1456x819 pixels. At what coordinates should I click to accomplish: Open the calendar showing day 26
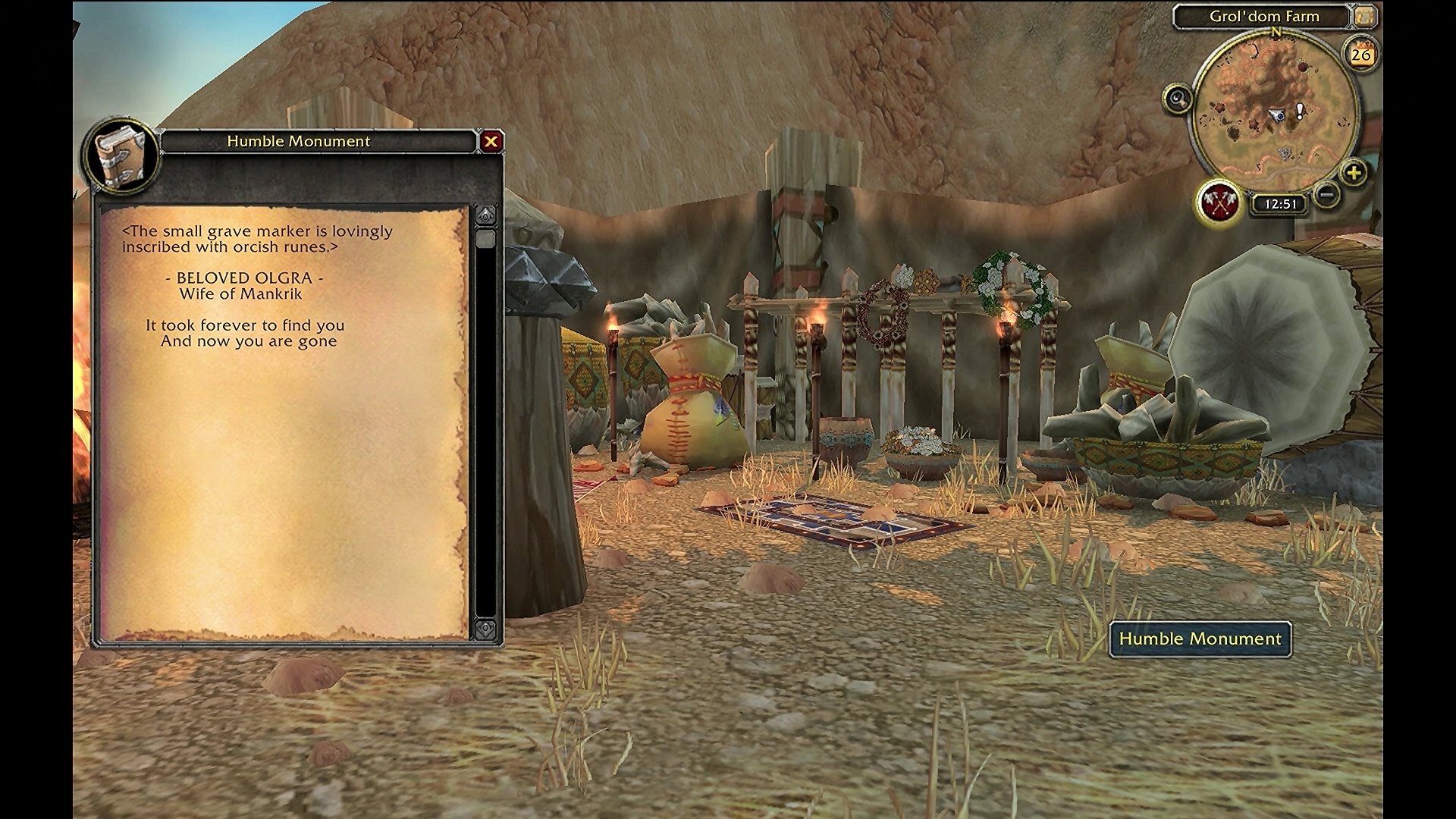click(1361, 54)
